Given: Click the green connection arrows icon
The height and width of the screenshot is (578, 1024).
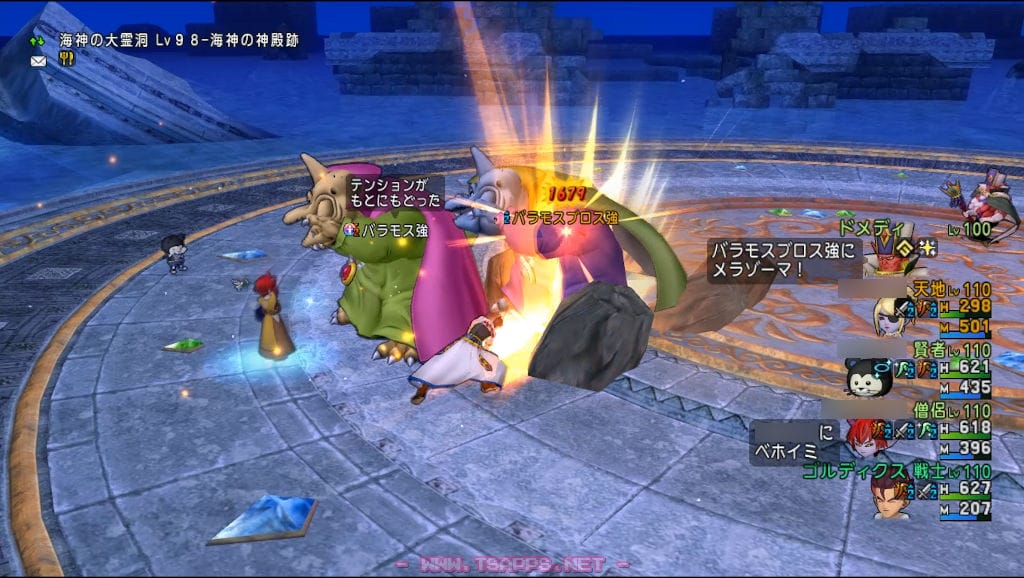Looking at the screenshot, I should point(38,41).
